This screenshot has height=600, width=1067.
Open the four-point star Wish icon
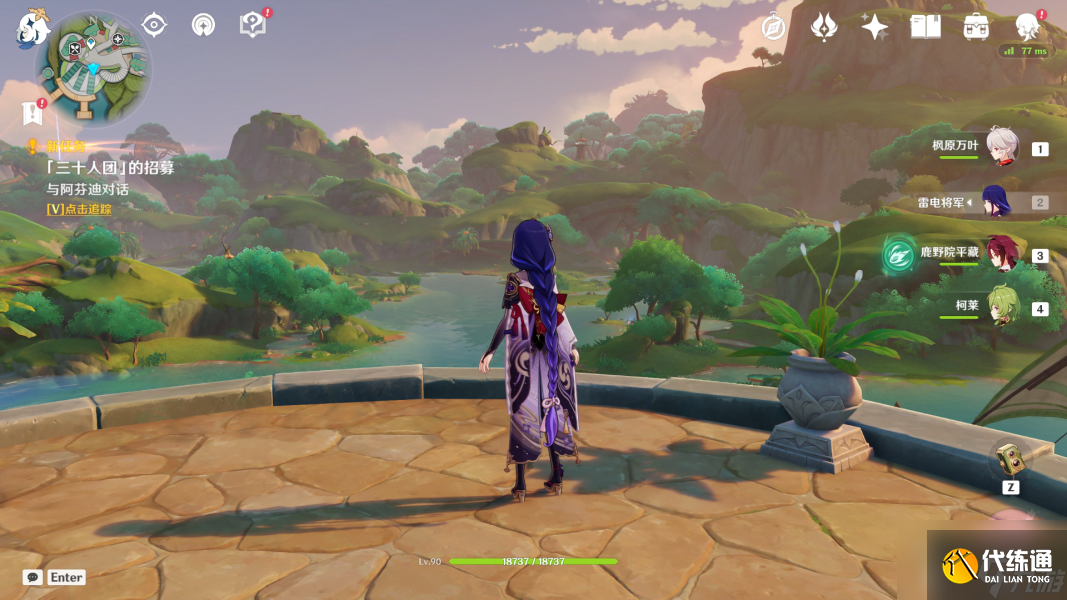(x=874, y=27)
